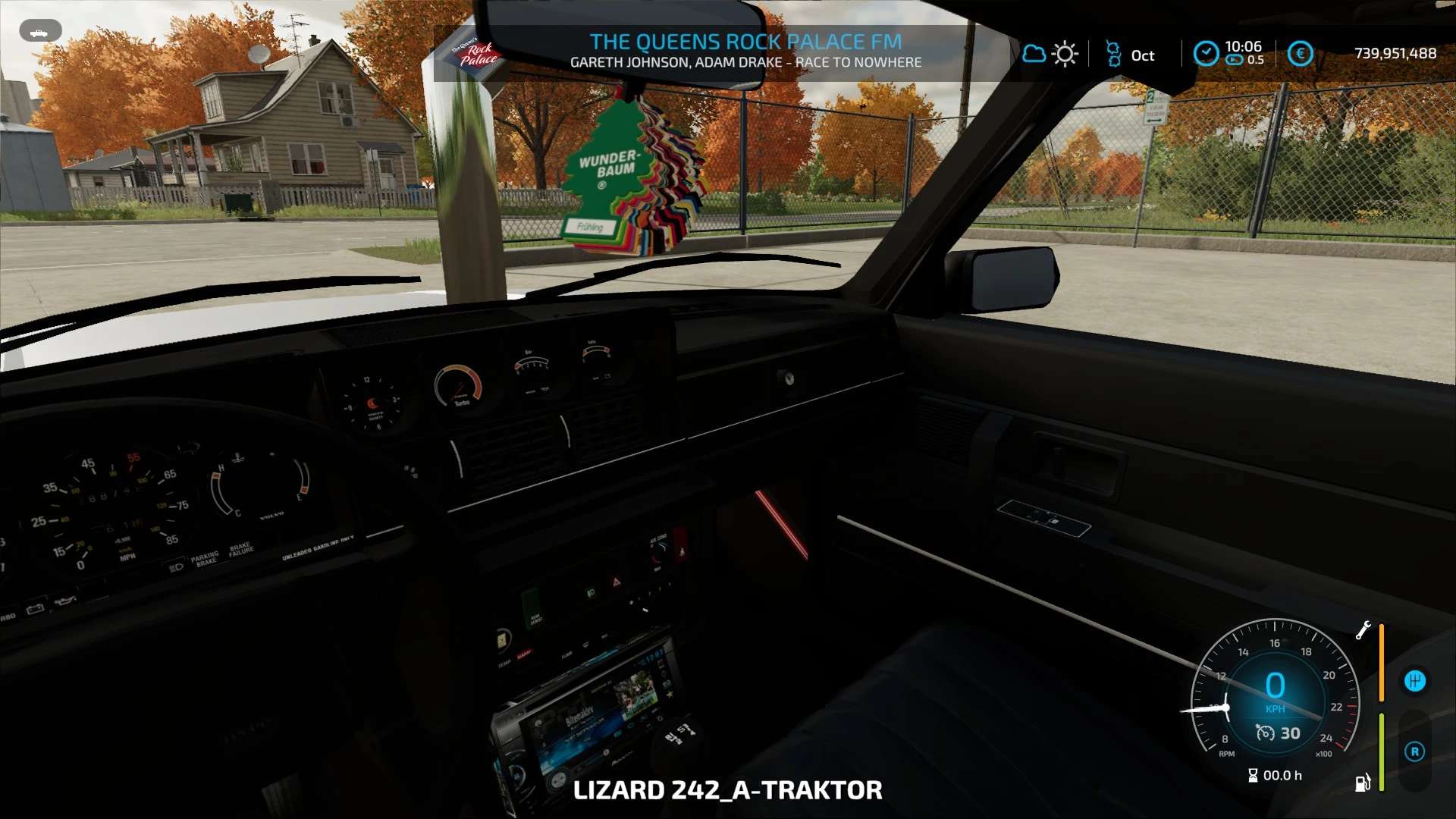This screenshot has width=1456, height=819.
Task: Click the fuel pump icon
Action: pyautogui.click(x=1363, y=783)
